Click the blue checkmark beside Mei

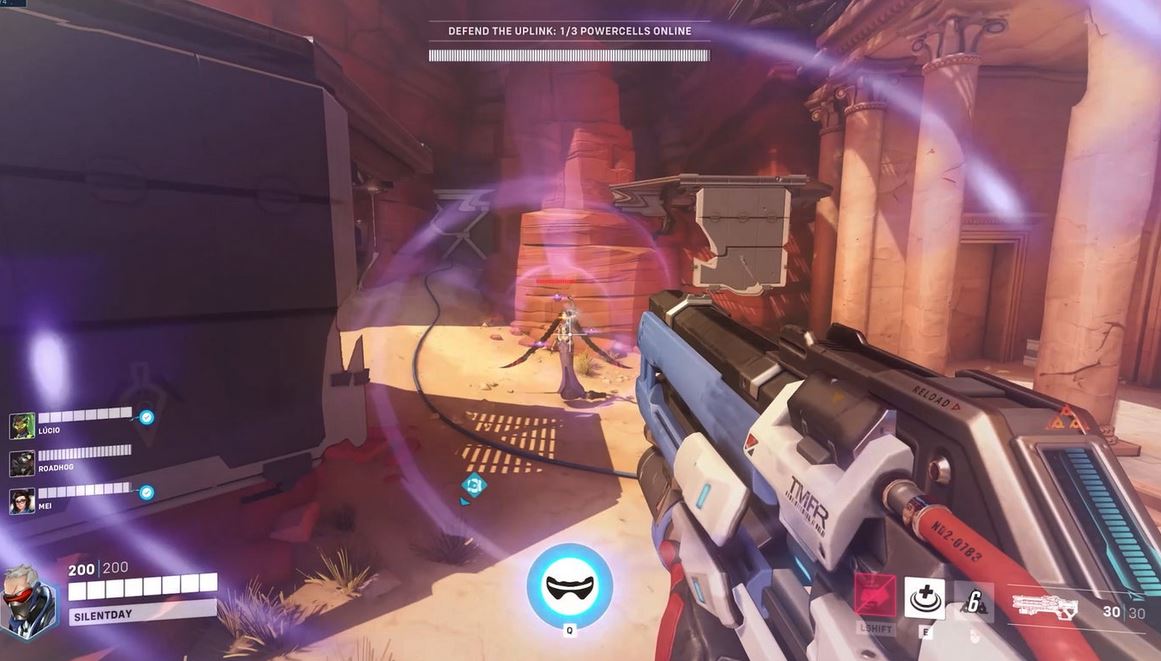pos(146,492)
